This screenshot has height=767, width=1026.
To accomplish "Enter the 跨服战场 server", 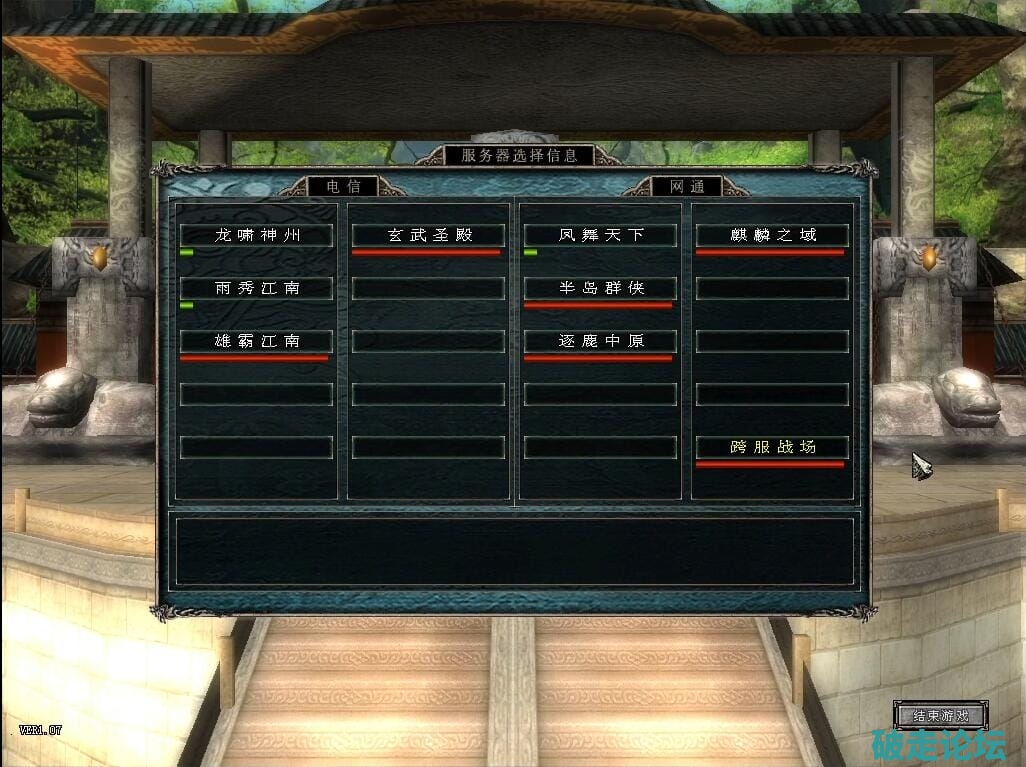I will tap(772, 447).
